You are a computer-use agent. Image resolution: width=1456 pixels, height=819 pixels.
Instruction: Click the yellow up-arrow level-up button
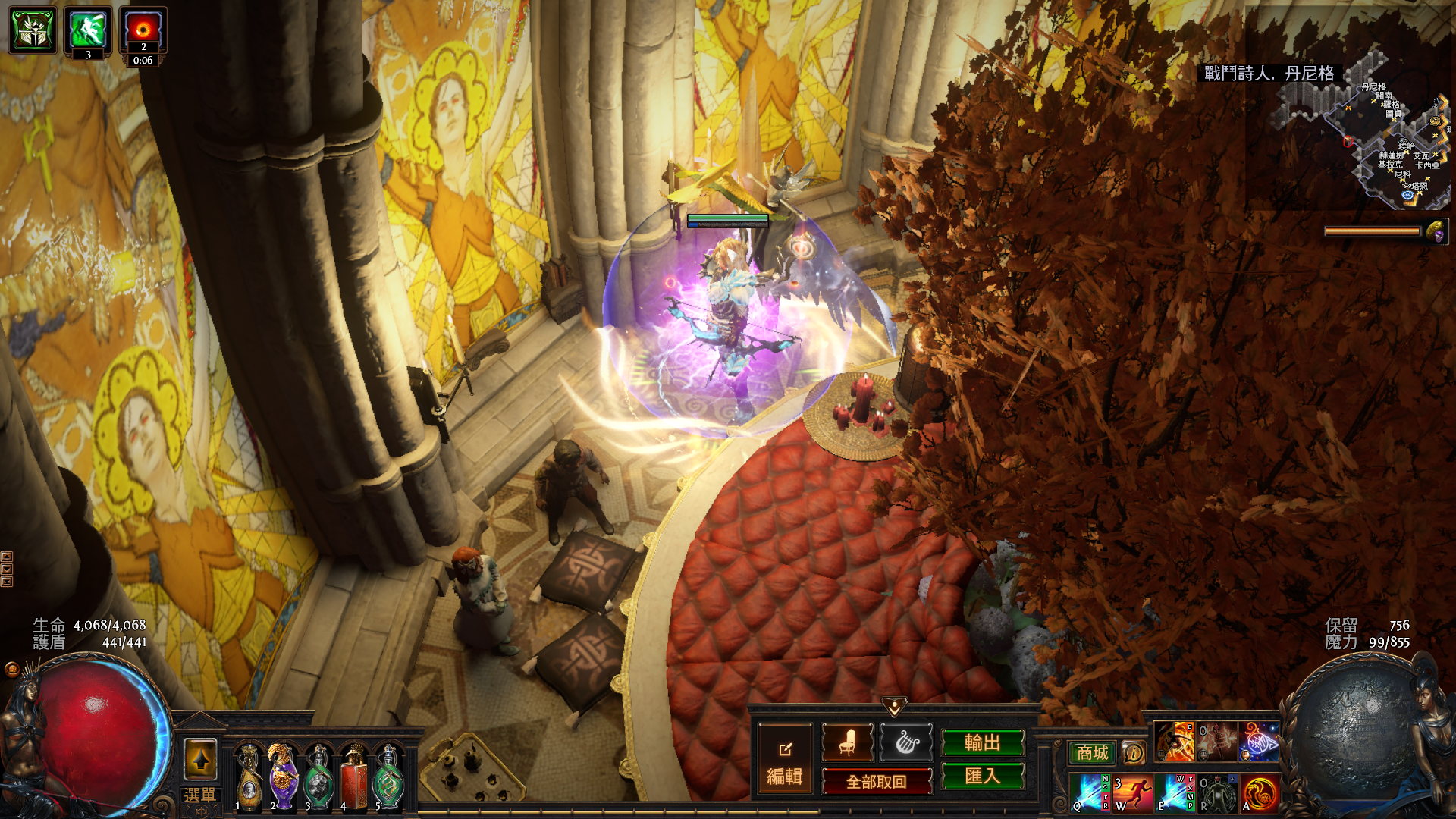tap(200, 759)
